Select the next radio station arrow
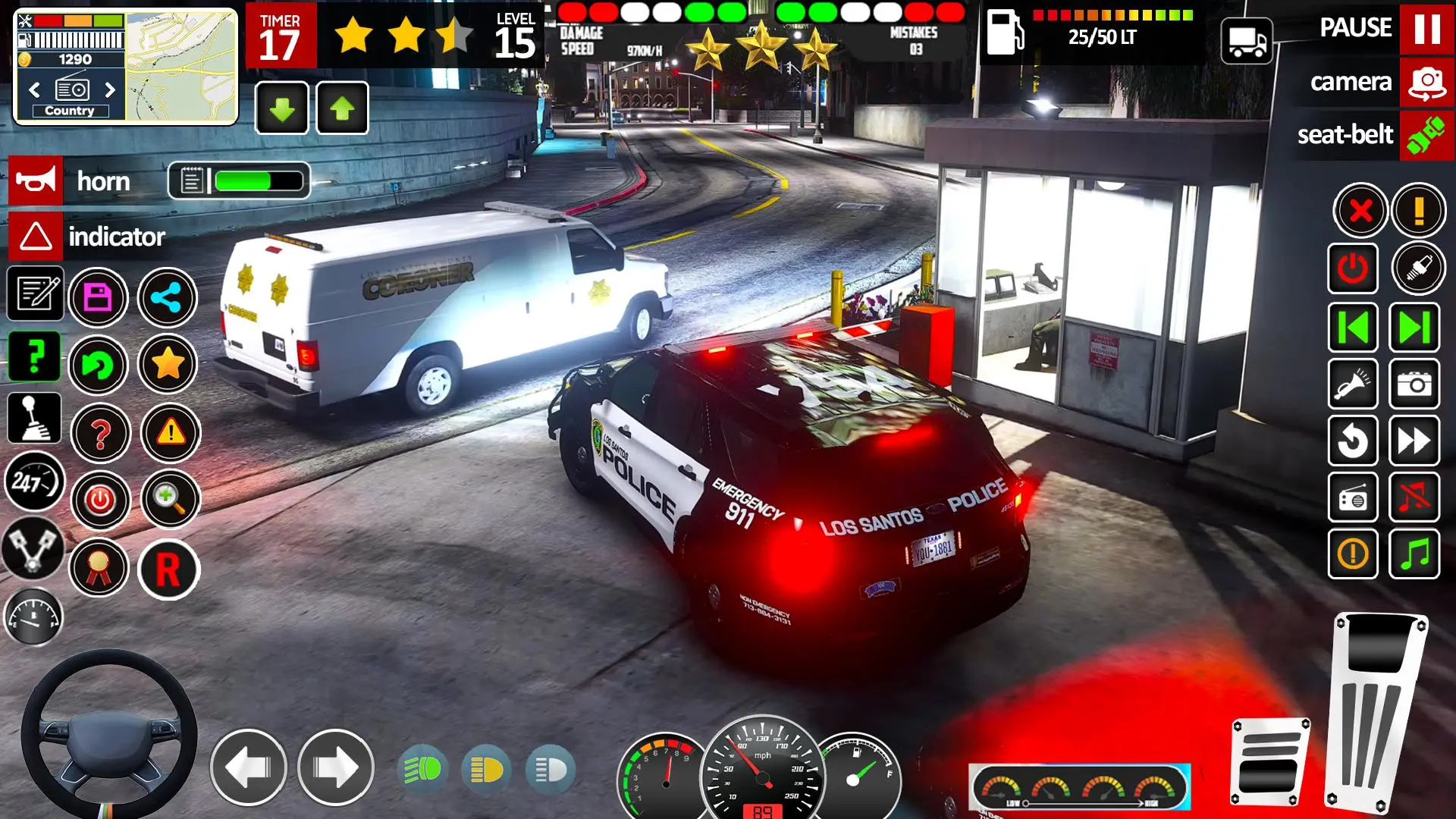 (x=110, y=89)
